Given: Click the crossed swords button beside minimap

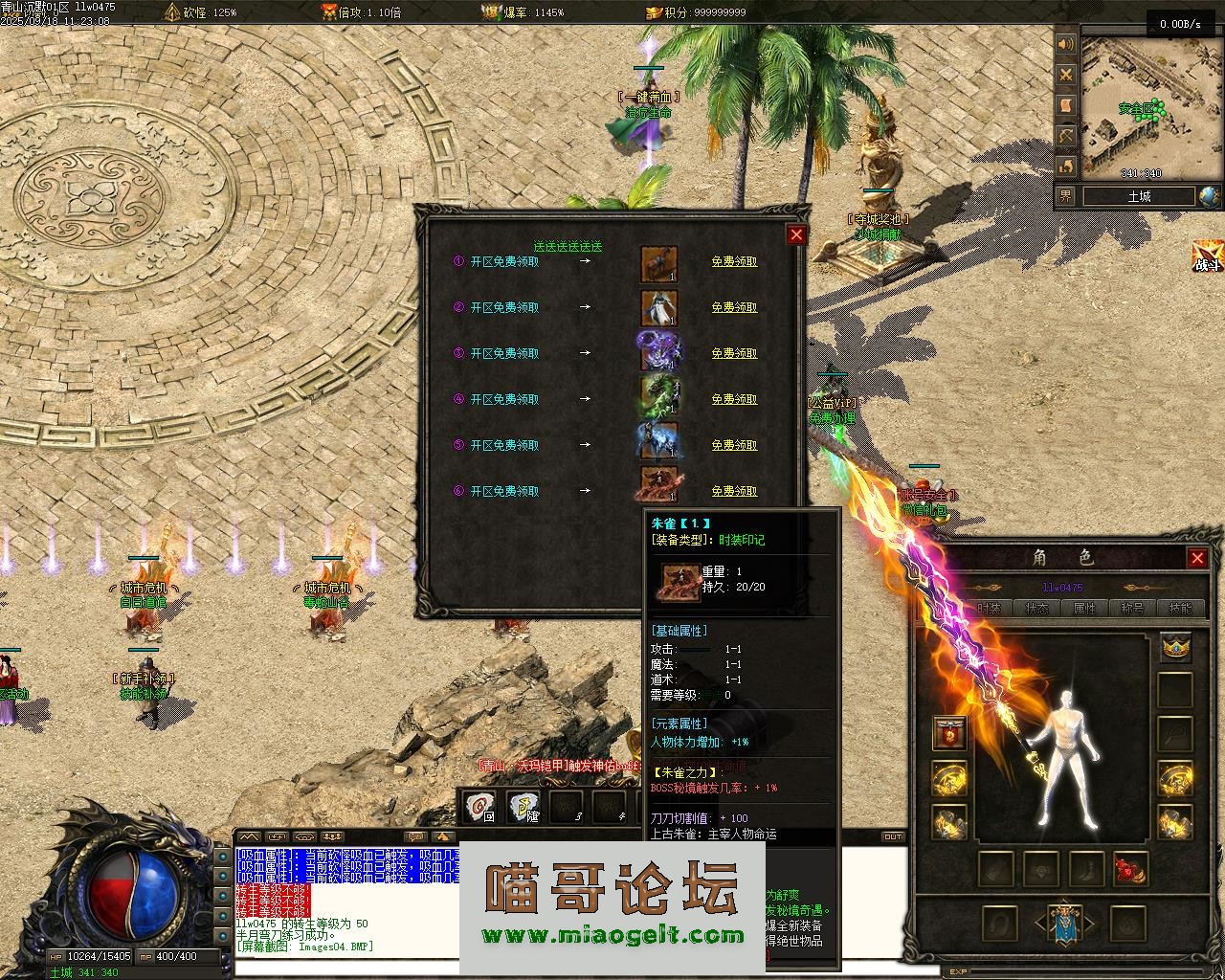Looking at the screenshot, I should pos(1065,75).
